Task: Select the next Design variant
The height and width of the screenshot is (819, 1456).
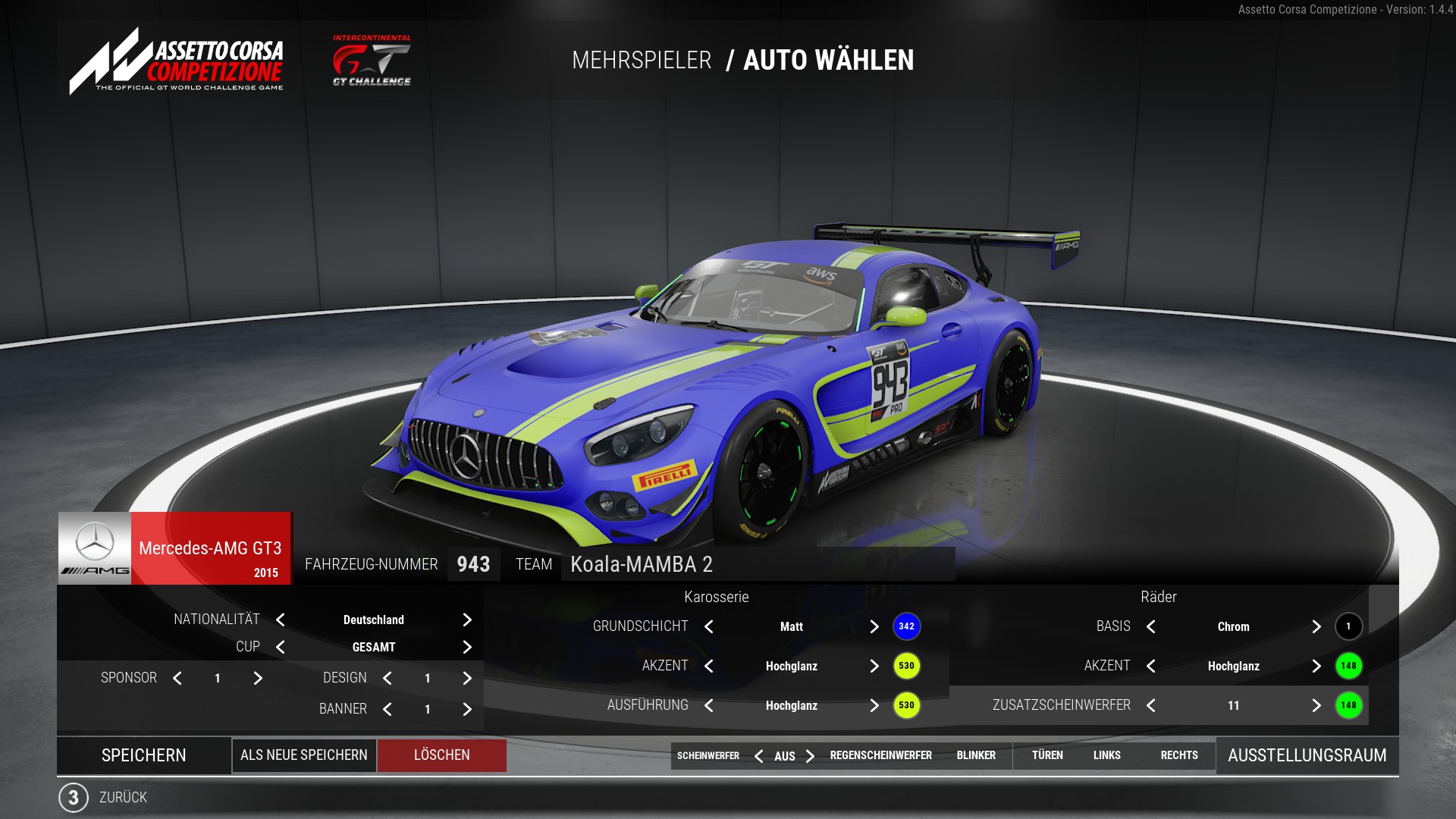Action: point(467,678)
